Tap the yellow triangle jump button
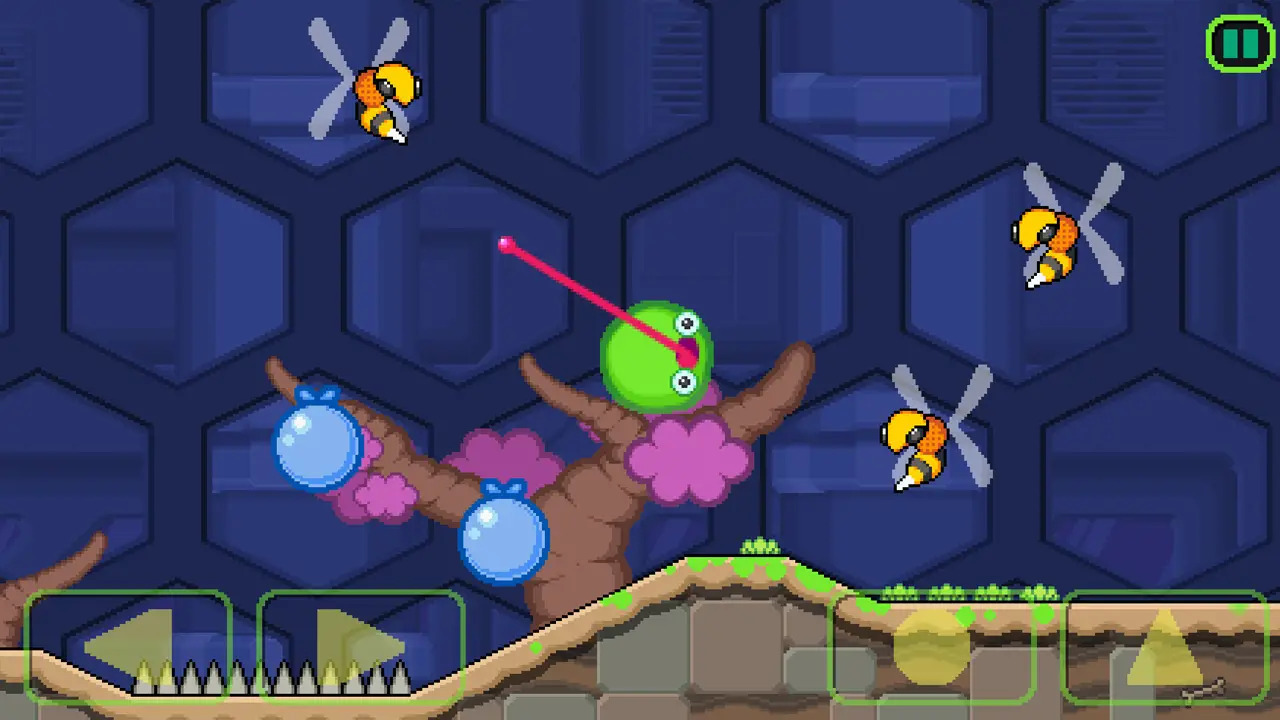Viewport: 1280px width, 720px height. [x=1165, y=647]
